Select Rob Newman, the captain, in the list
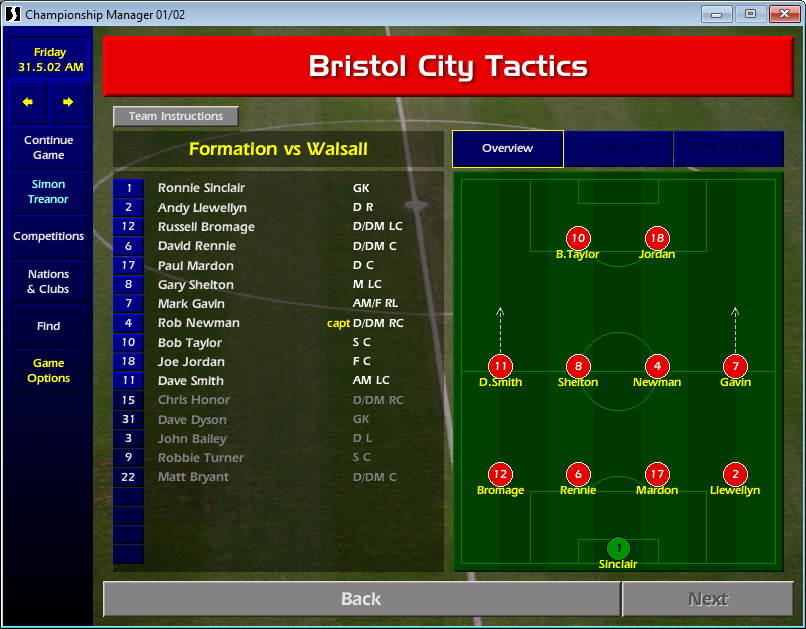This screenshot has height=629, width=806. coord(198,323)
